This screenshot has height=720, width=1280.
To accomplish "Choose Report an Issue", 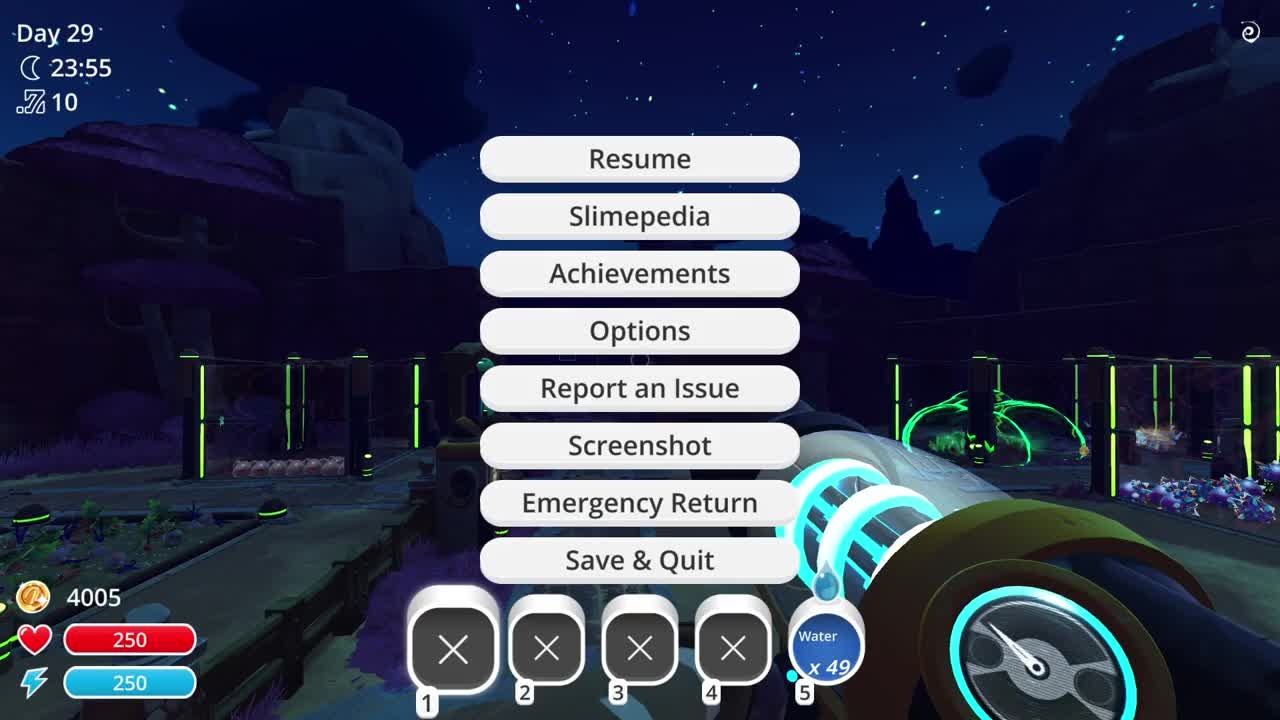I will coord(640,388).
